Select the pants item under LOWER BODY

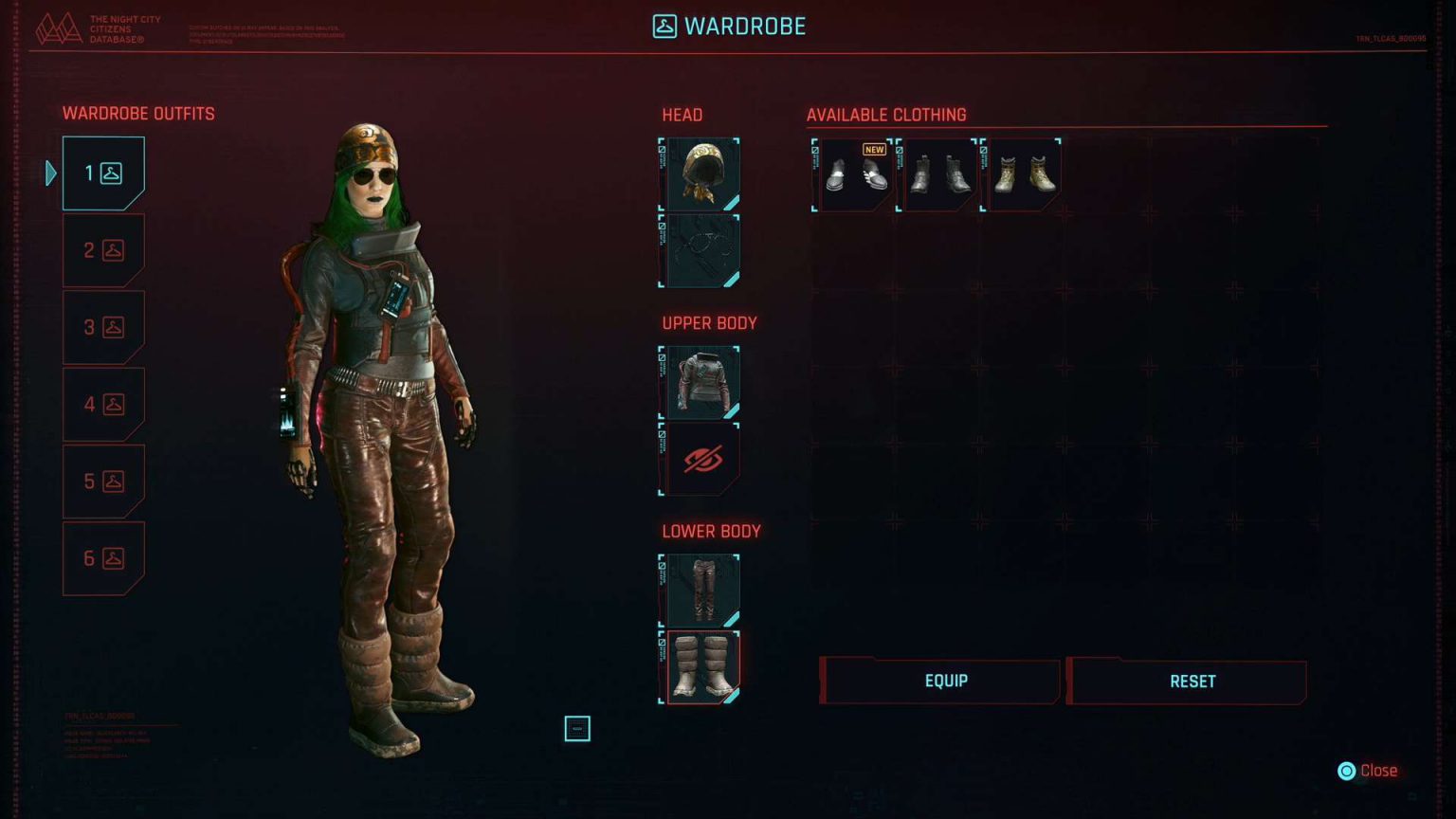point(702,591)
